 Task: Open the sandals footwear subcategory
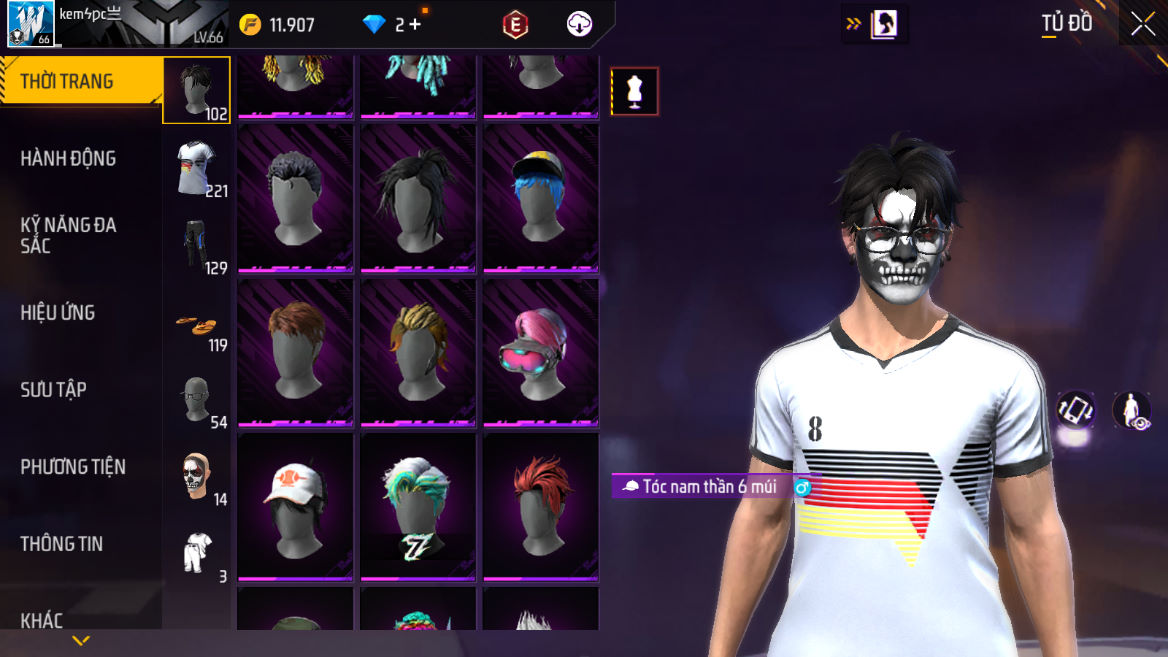point(197,324)
